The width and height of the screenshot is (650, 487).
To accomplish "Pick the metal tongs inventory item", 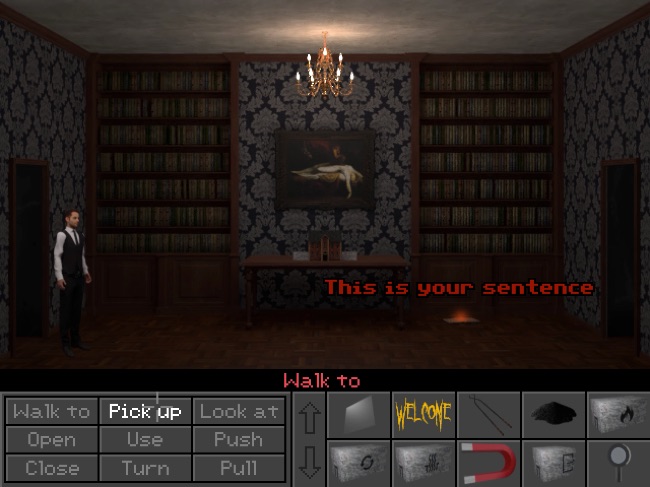I will point(487,413).
